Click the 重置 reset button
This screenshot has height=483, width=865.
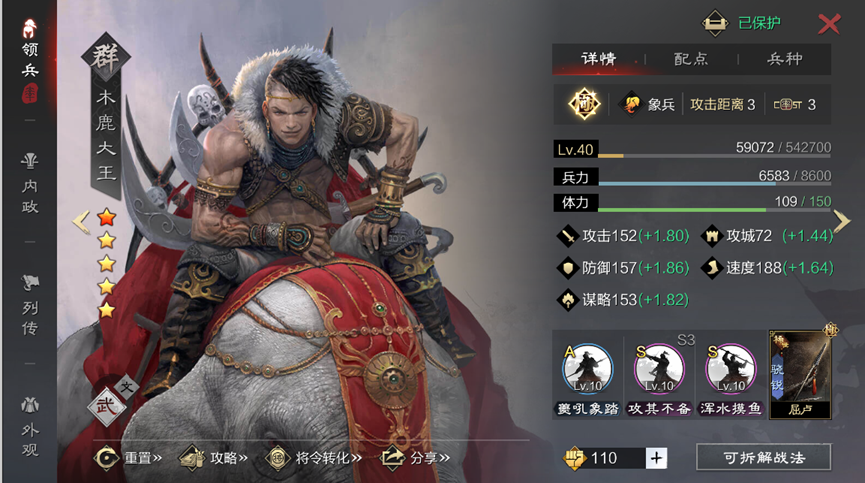(x=128, y=458)
